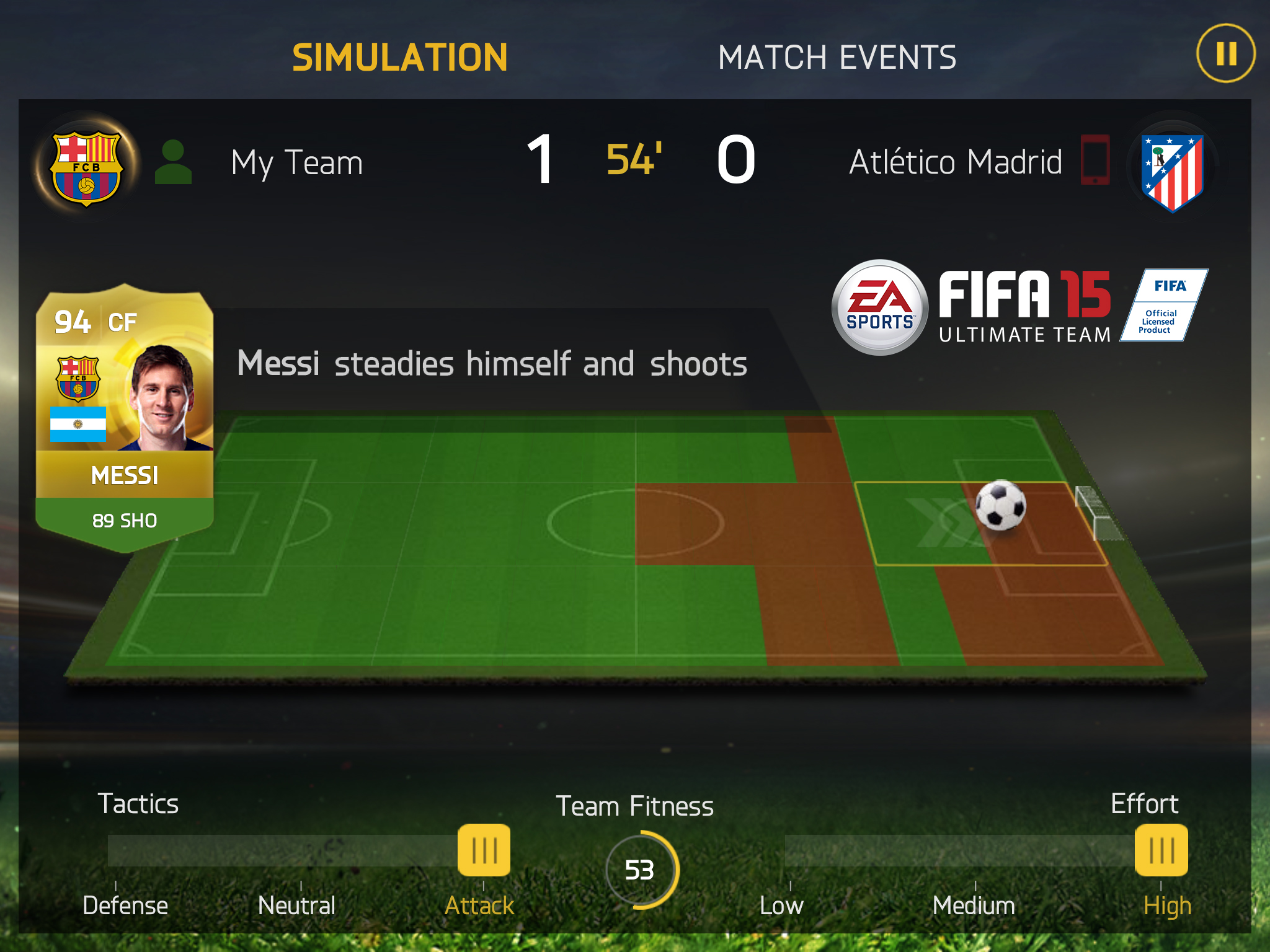The width and height of the screenshot is (1270, 952).
Task: Select the Simulation tab
Action: (400, 58)
